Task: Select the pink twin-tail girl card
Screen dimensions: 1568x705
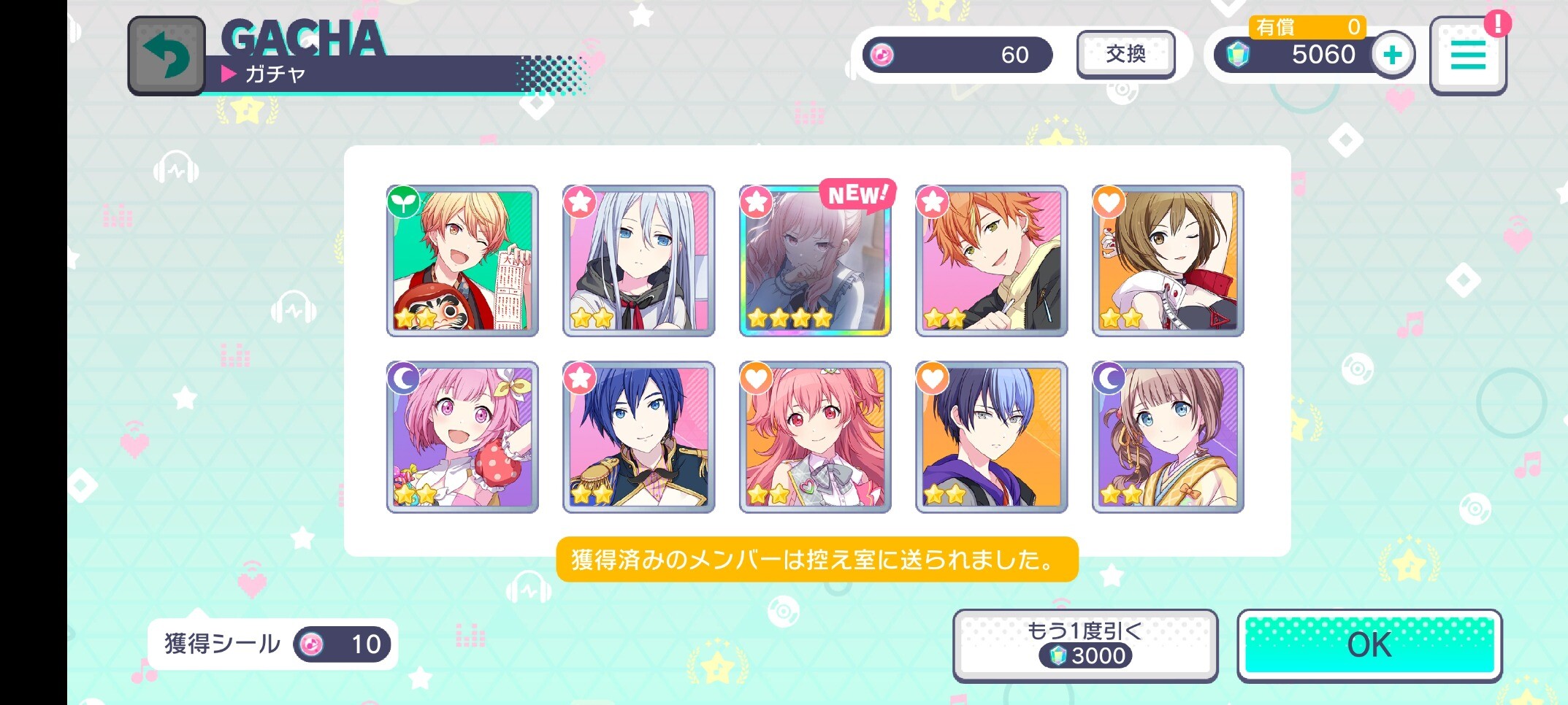Action: (x=815, y=436)
